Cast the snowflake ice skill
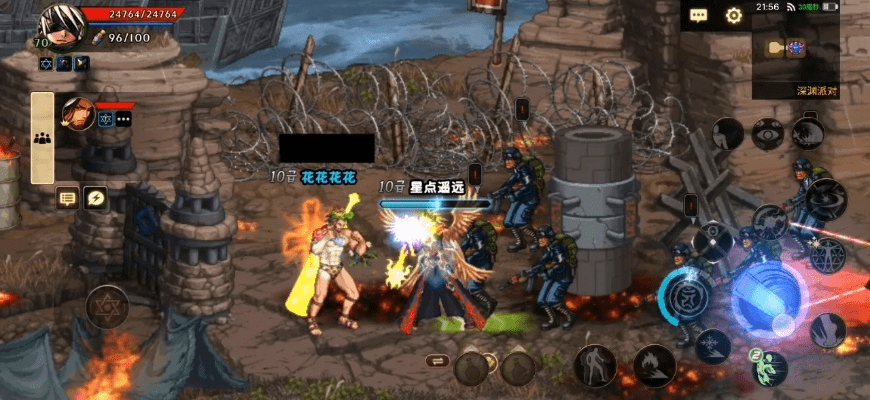870x400 pixels. 713,345
